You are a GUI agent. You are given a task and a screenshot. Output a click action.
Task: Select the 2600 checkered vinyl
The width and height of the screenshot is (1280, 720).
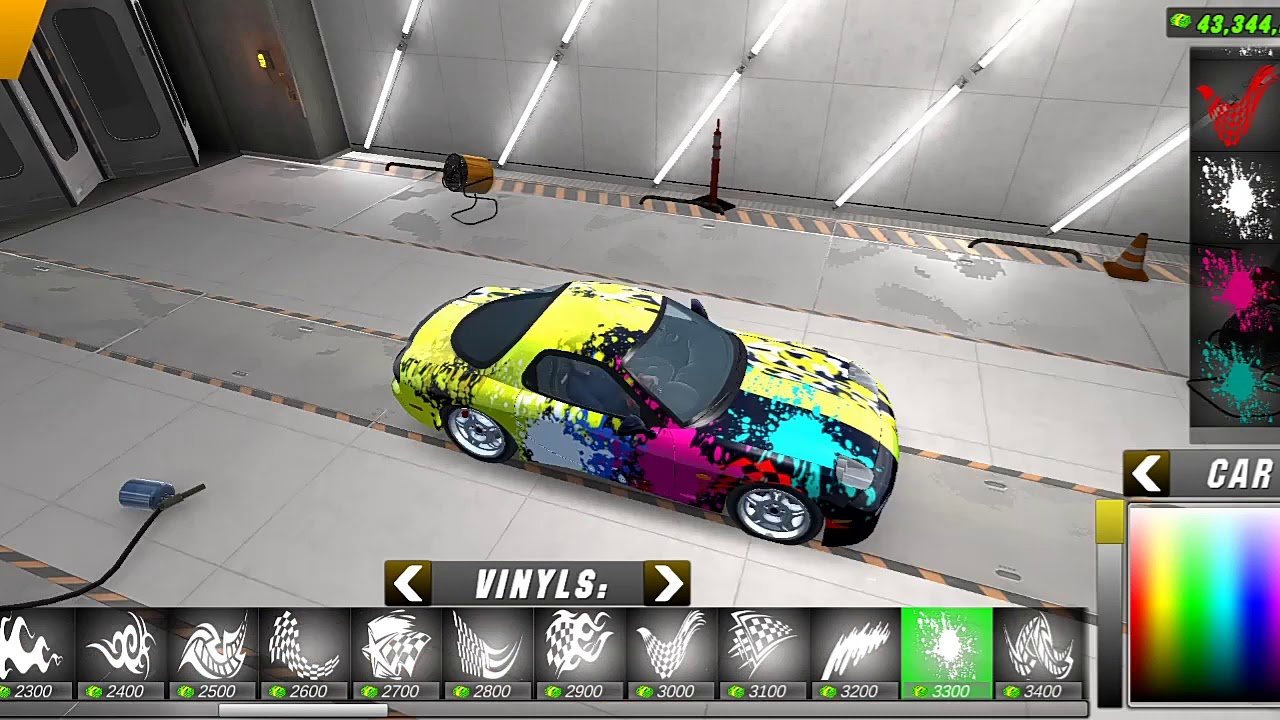305,647
